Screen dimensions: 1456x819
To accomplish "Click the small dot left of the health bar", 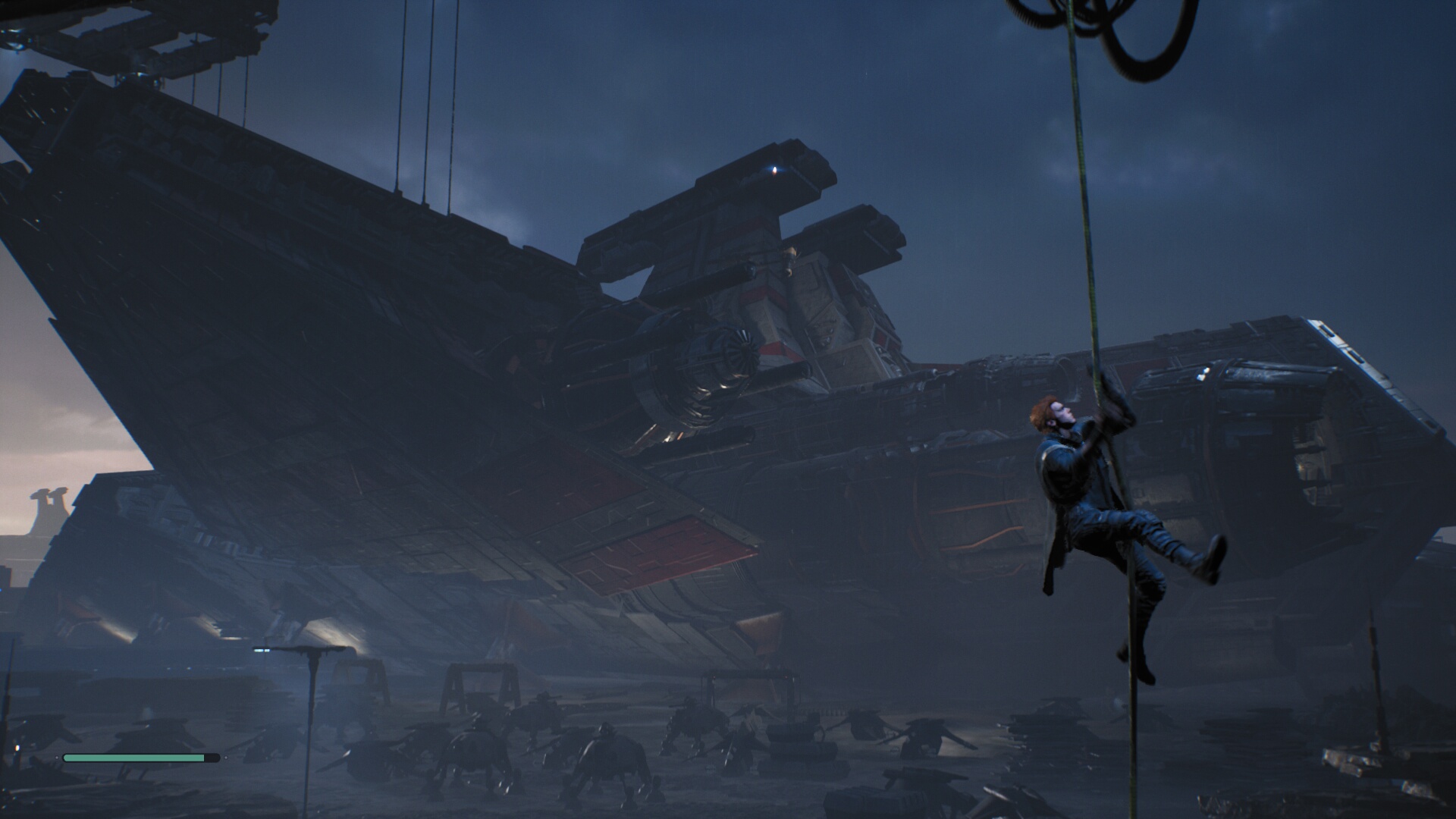I will point(57,758).
